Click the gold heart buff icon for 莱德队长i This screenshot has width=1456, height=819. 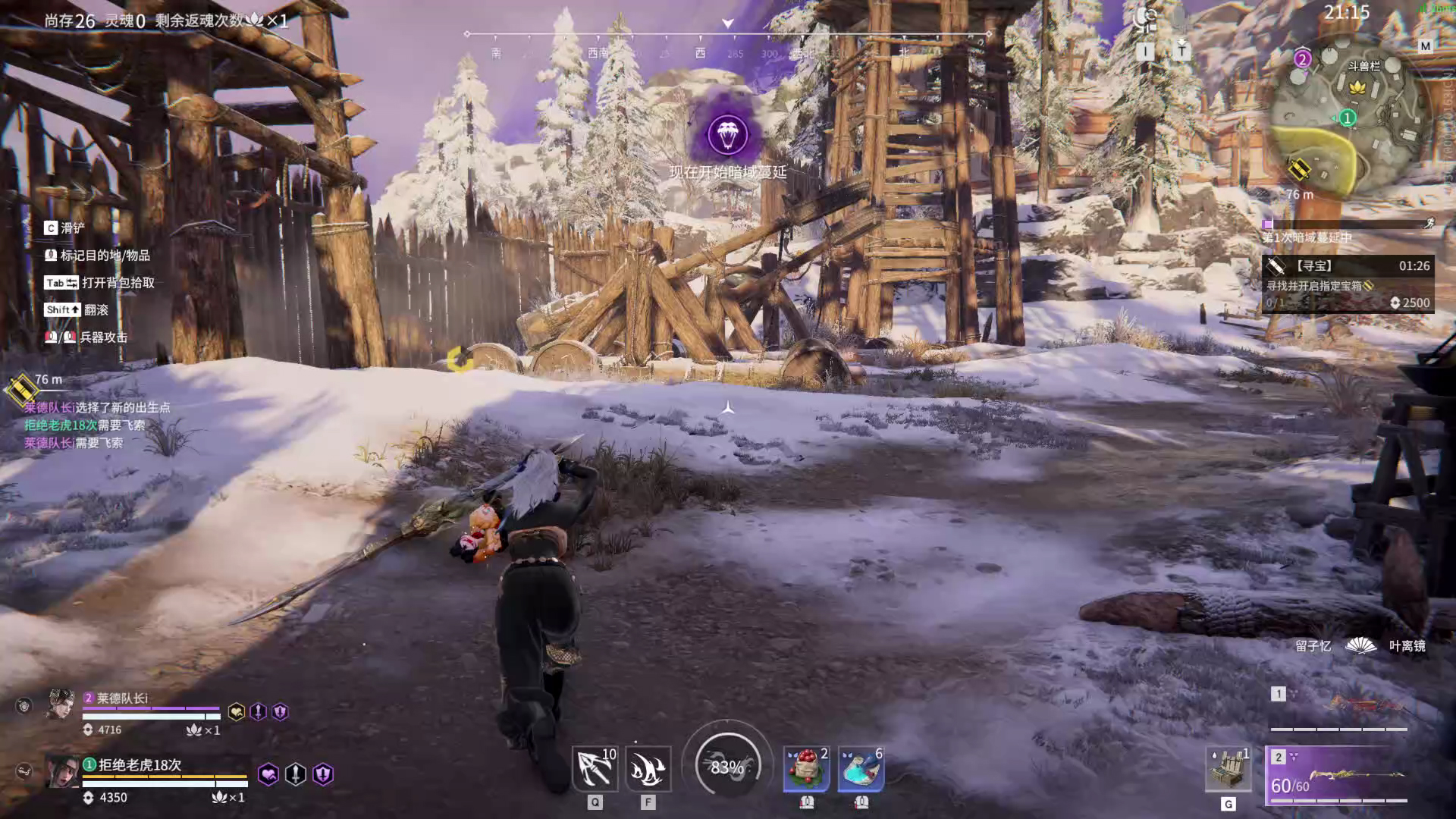237,712
